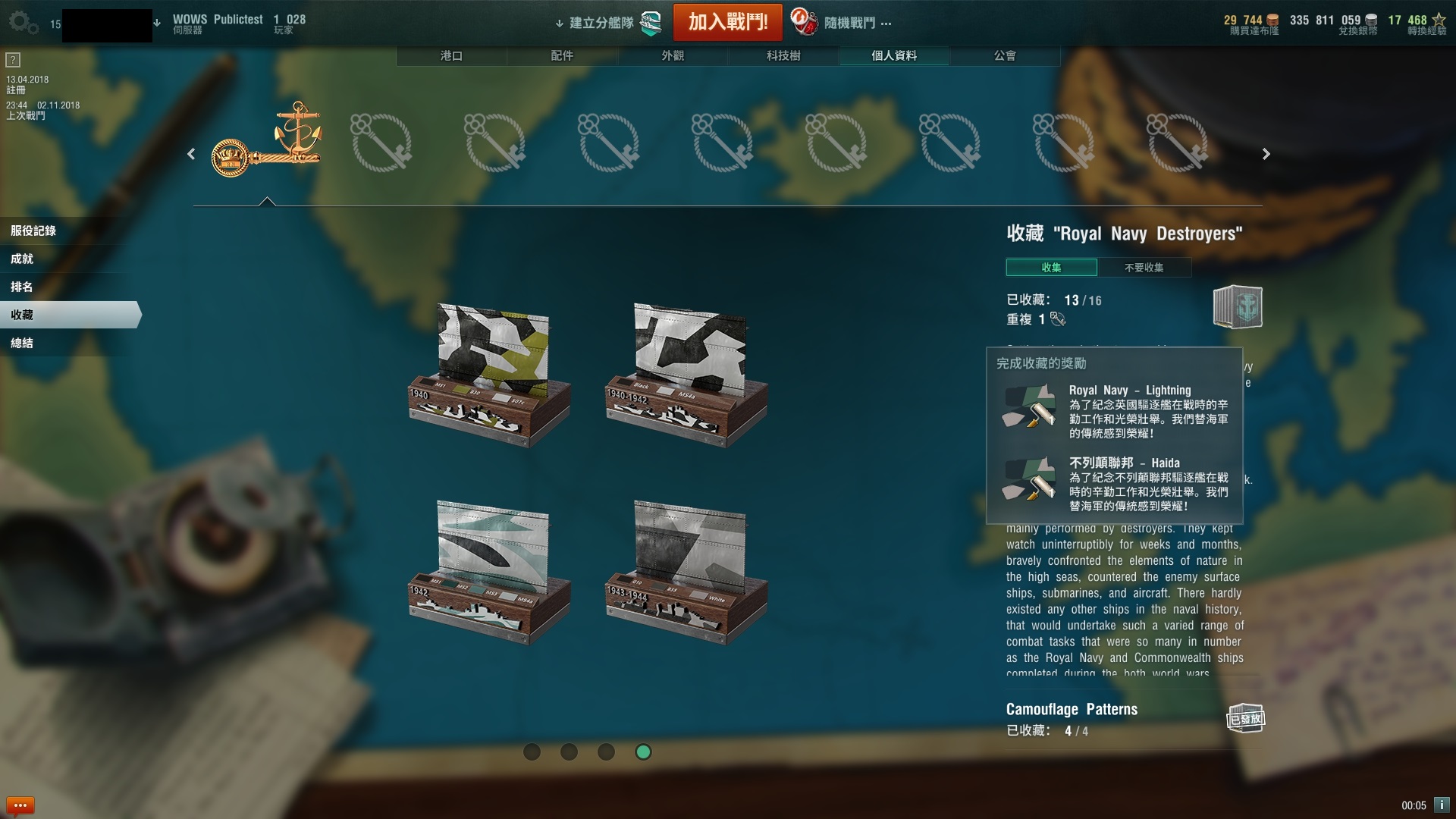
Task: Show the 成就 achievements section
Action: [x=22, y=259]
